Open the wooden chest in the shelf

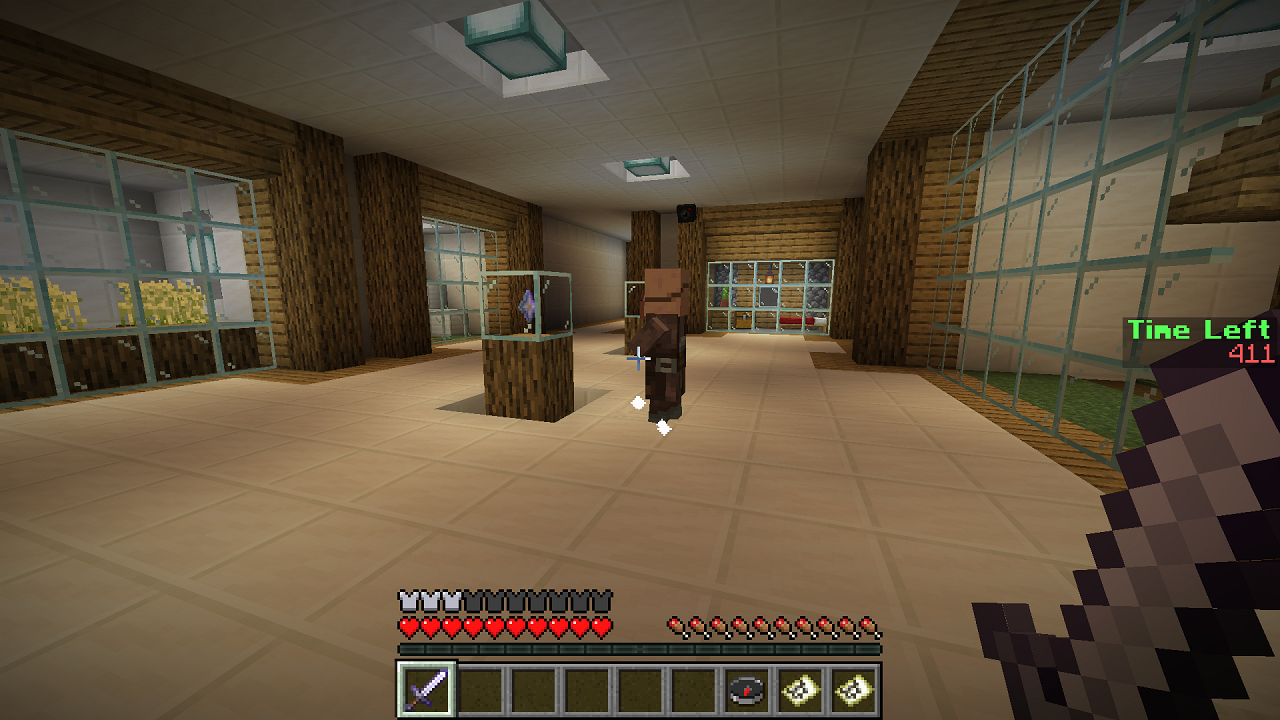click(x=742, y=318)
